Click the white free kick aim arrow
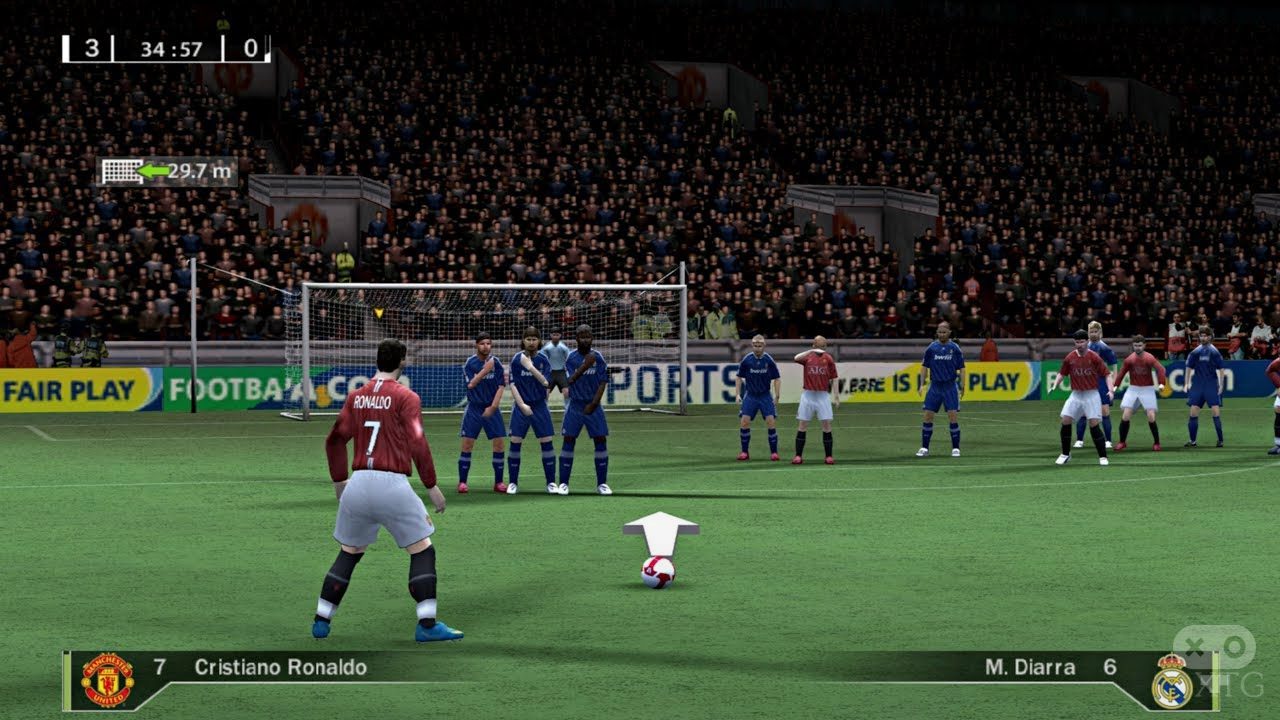Screen dimensions: 1280x720 (660, 532)
